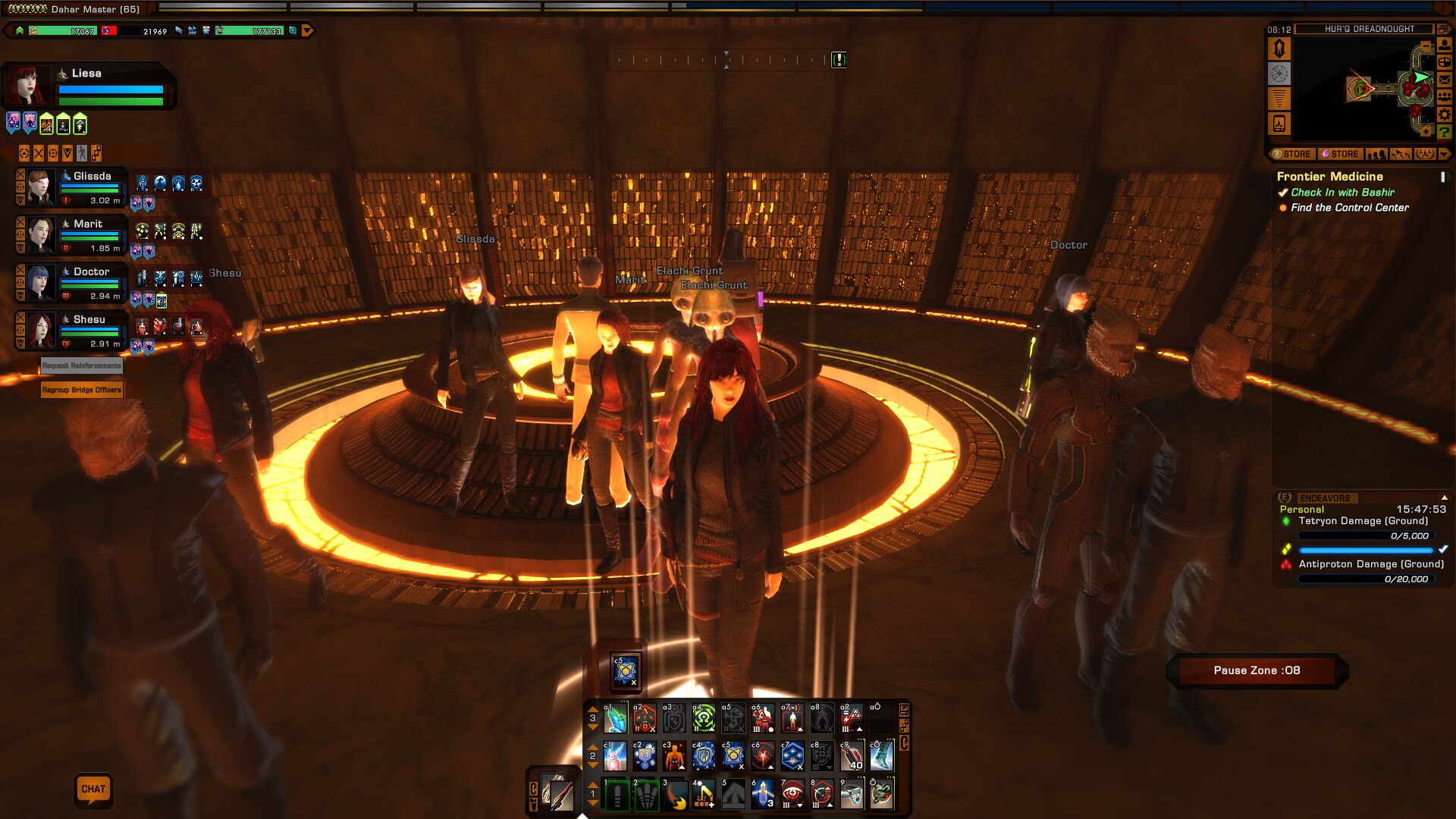Activate the flame ability in slot 3
The height and width of the screenshot is (819, 1456).
pos(674,795)
